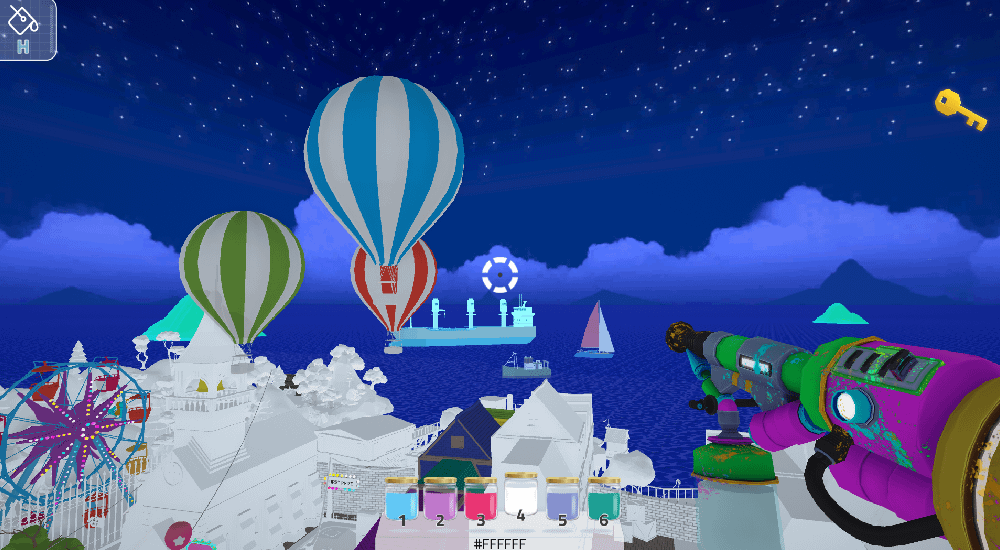Pick the pink paint jar numbered 3
The width and height of the screenshot is (1000, 550).
coord(481,499)
